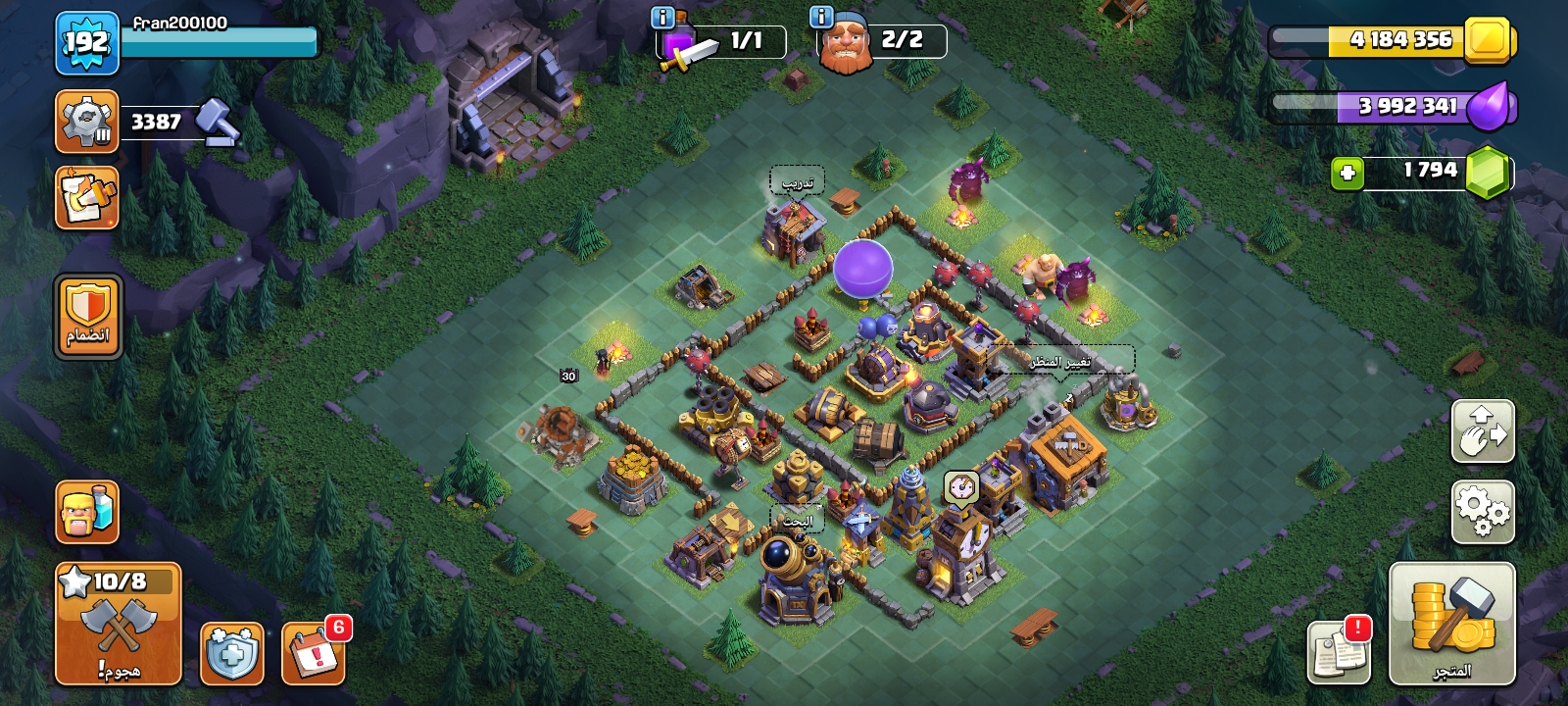Open the shop with the hammer and coins

click(x=1451, y=624)
